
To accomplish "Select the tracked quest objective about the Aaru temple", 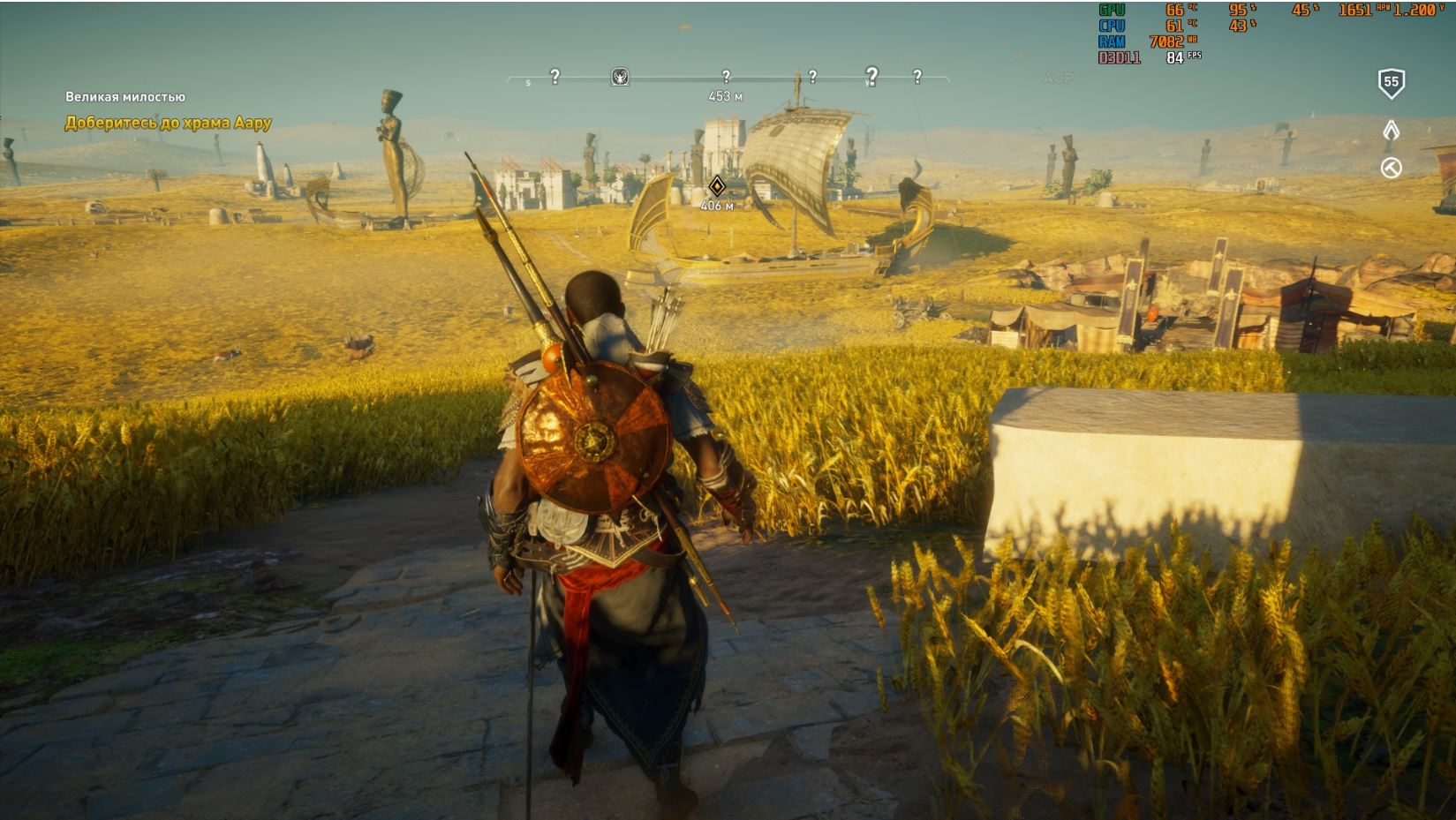I will tap(168, 124).
